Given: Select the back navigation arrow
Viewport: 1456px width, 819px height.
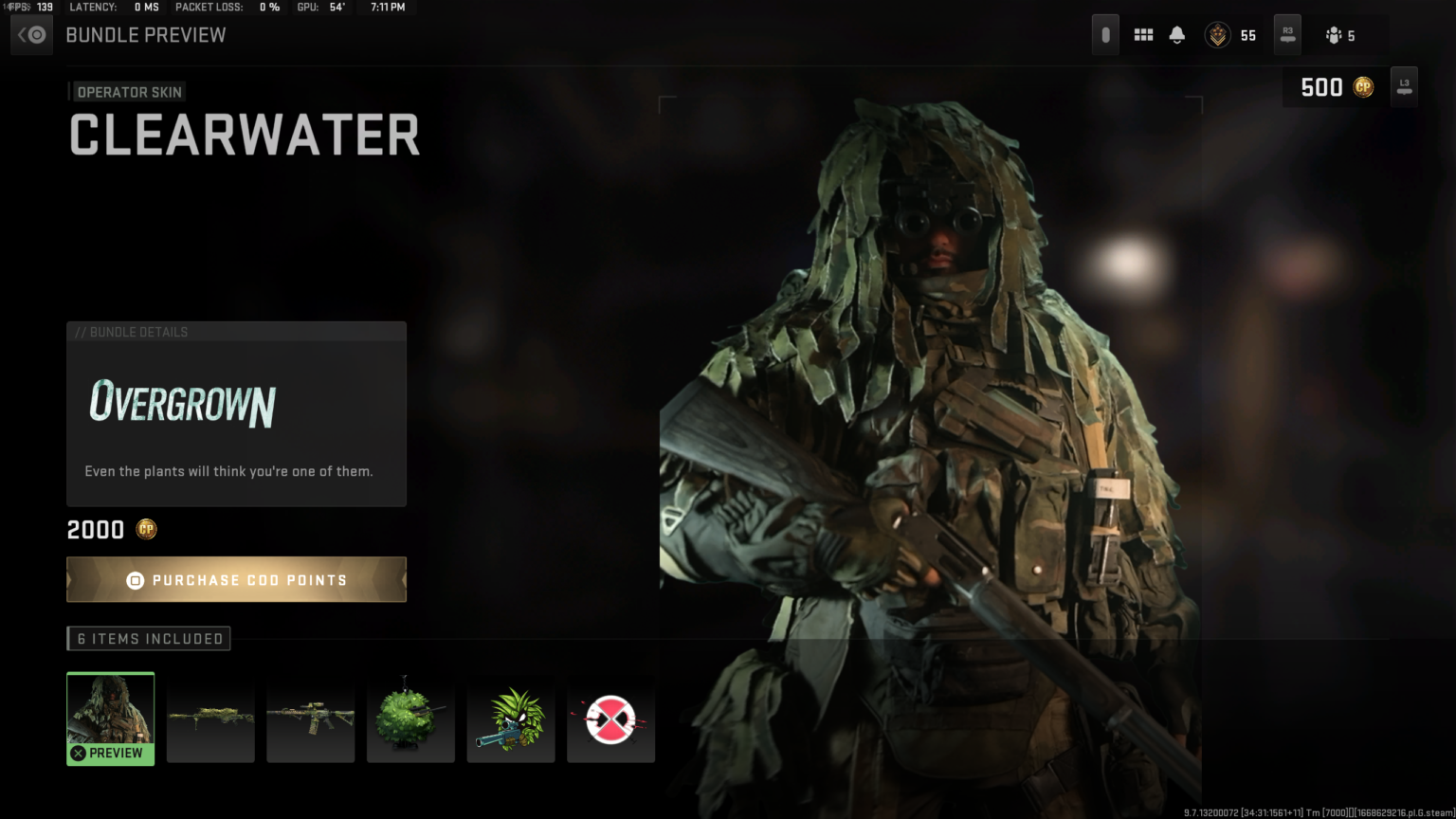Looking at the screenshot, I should (x=30, y=34).
